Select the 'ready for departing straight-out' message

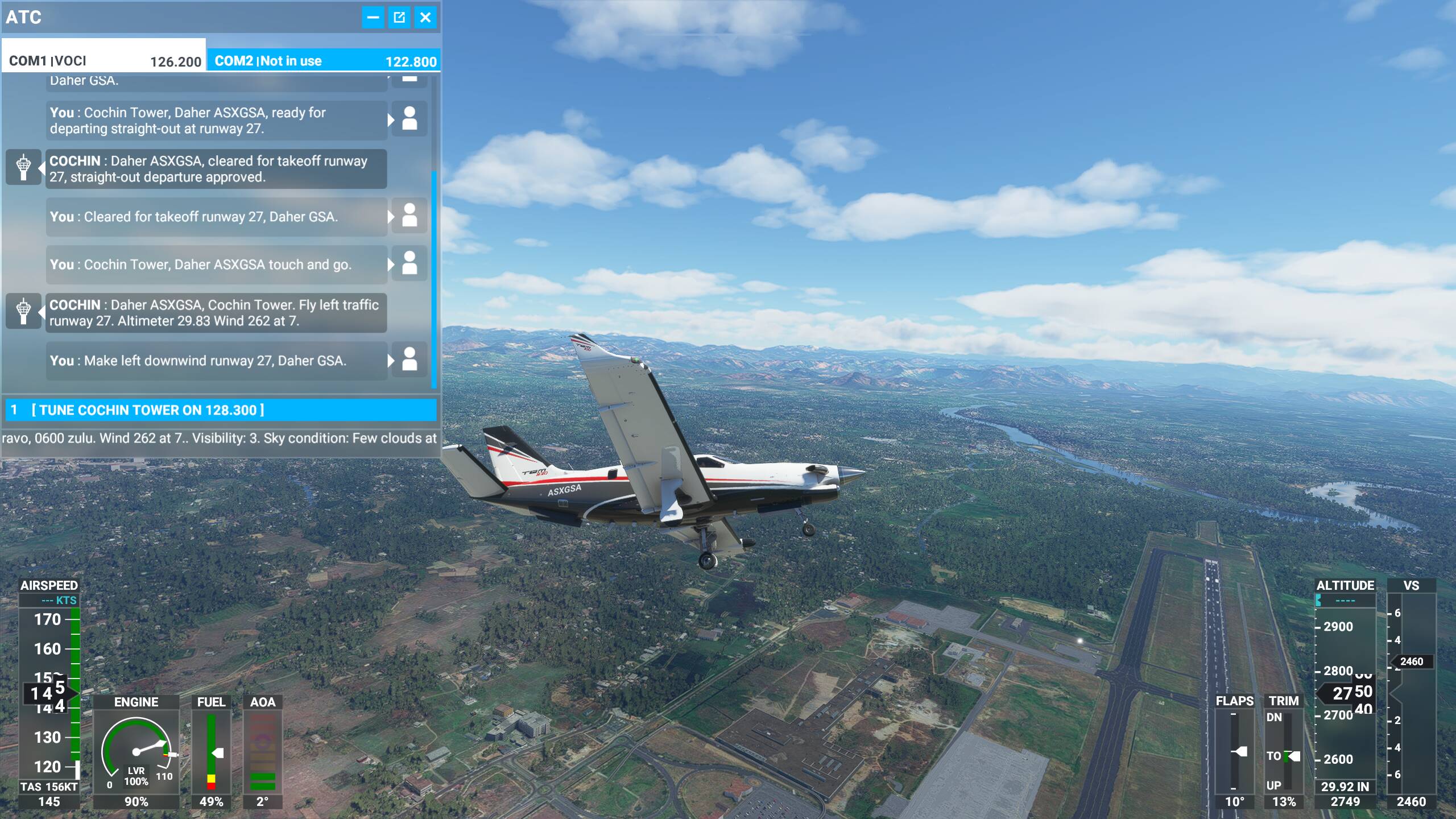tap(216, 121)
